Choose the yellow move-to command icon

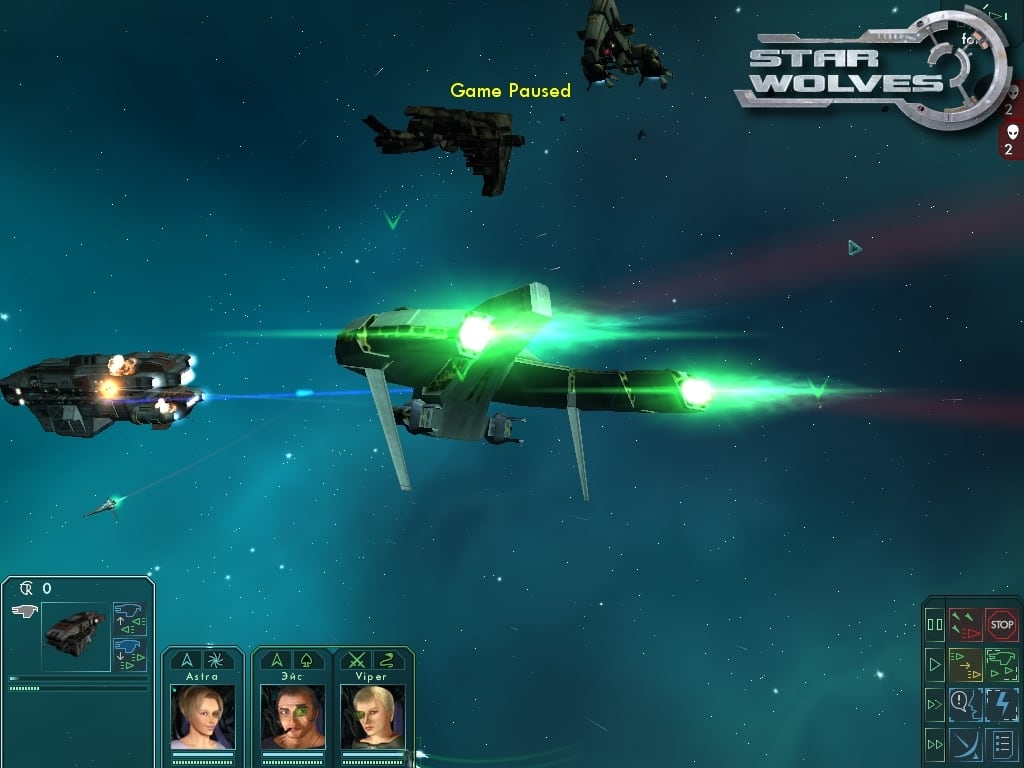(x=965, y=664)
